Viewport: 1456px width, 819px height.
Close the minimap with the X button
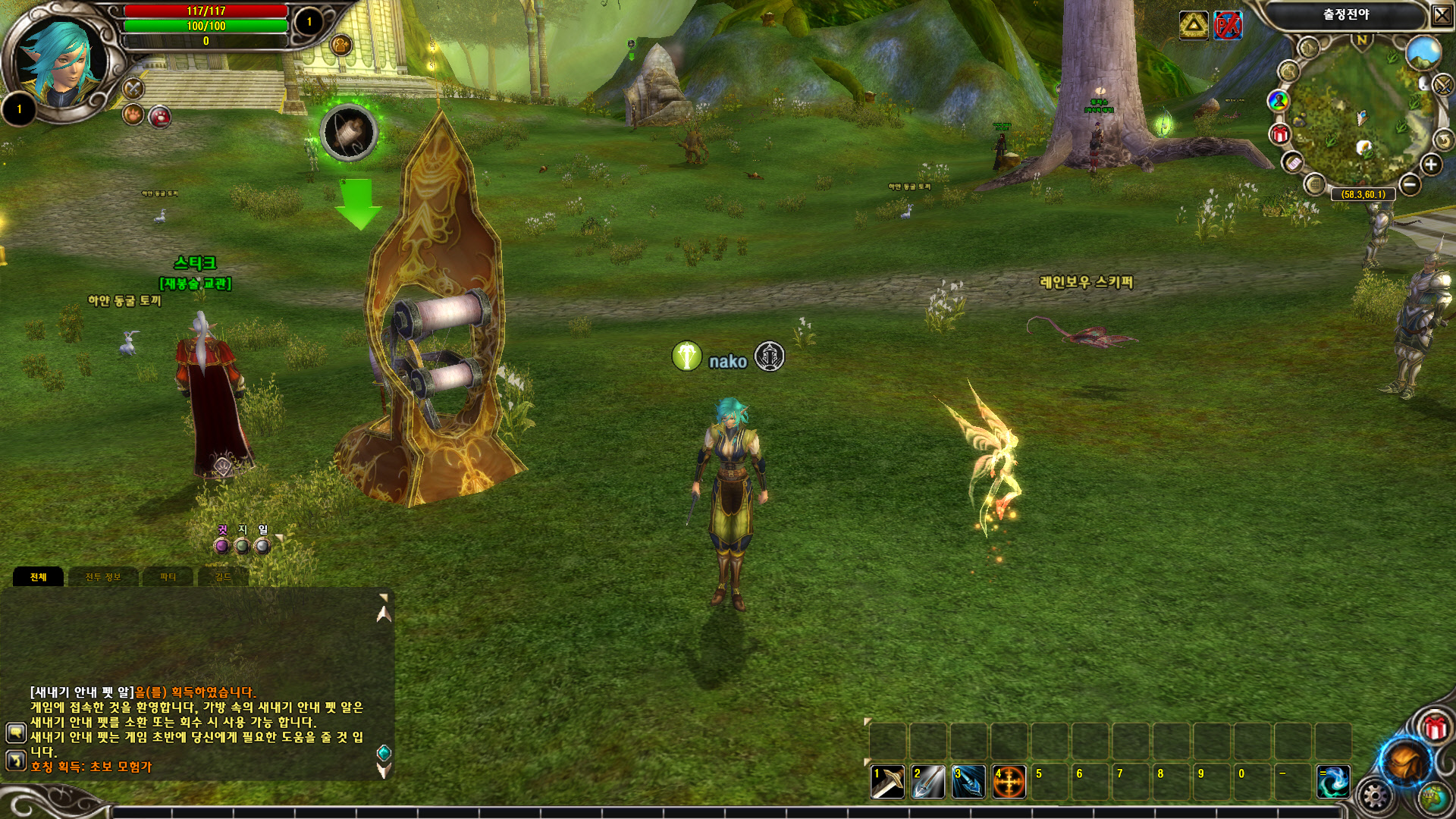pos(1441,15)
